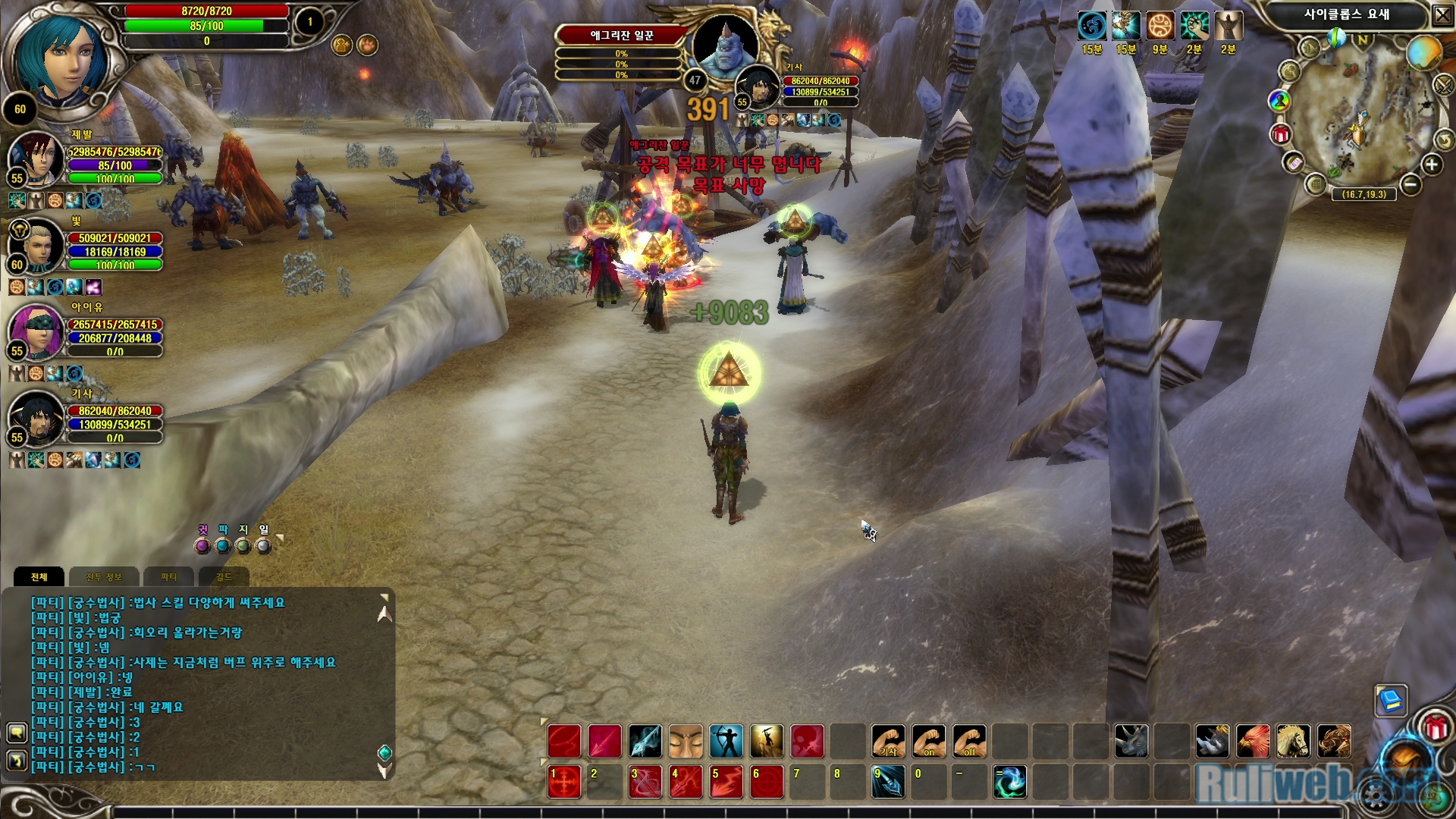Activate the archer silhouette skill
Viewport: 1456px width, 819px height.
point(726,741)
